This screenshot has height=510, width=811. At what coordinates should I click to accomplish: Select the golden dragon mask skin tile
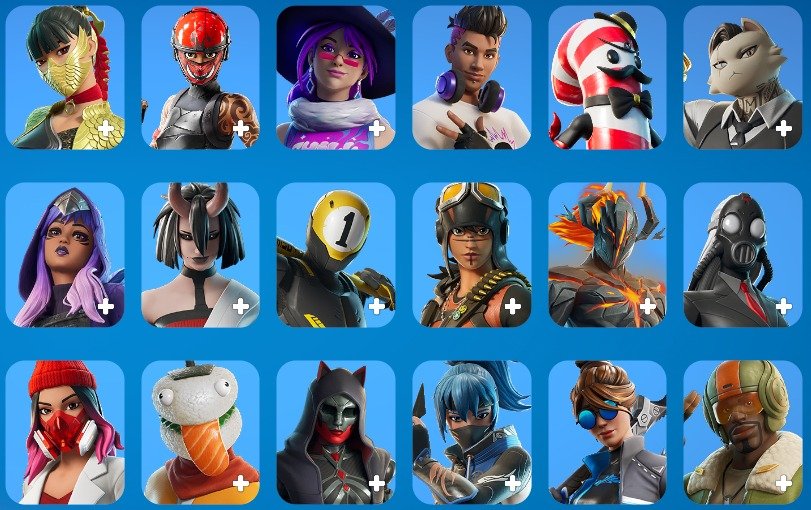(x=65, y=77)
